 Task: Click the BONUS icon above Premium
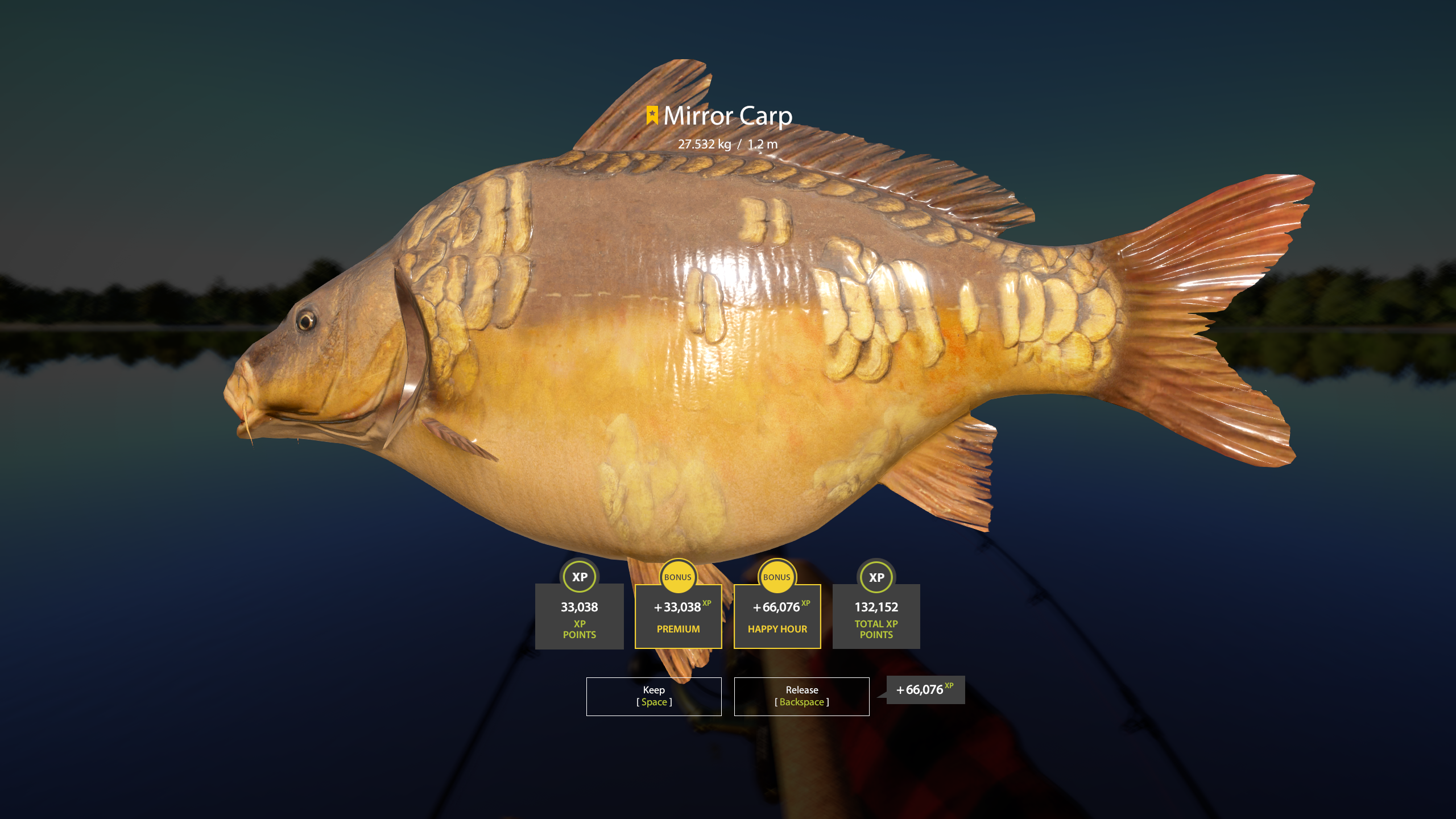678,577
